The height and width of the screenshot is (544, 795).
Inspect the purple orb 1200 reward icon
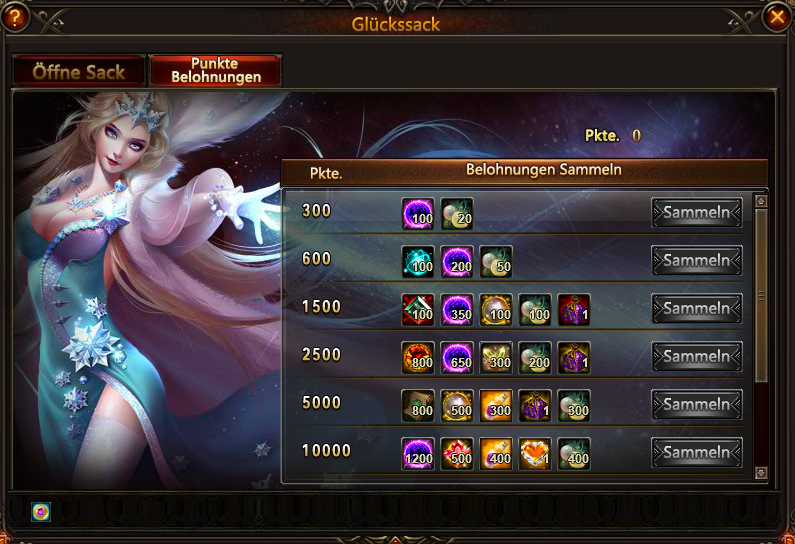point(417,453)
